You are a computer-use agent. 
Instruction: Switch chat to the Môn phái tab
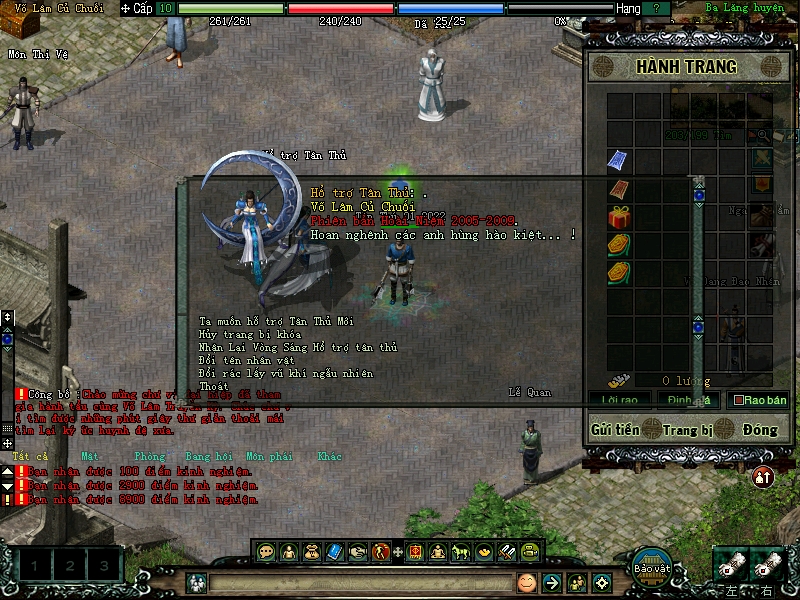(x=272, y=456)
